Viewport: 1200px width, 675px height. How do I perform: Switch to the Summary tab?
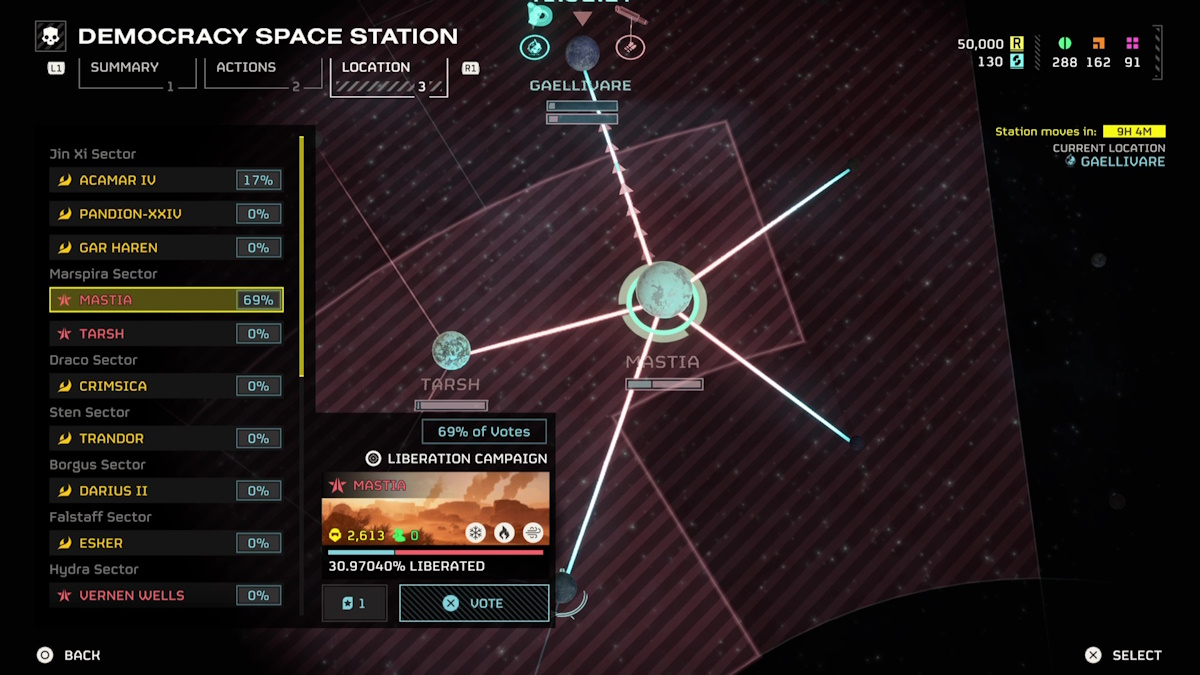point(125,70)
